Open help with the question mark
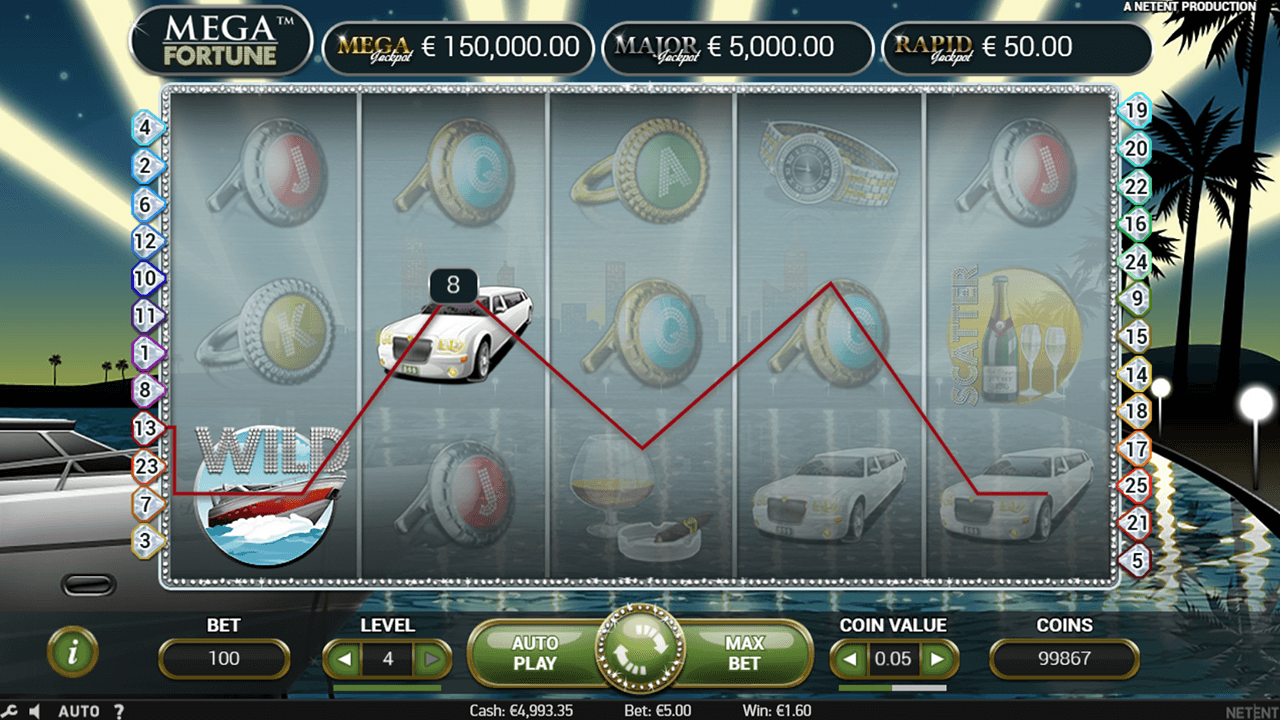This screenshot has width=1280, height=720. [x=119, y=711]
